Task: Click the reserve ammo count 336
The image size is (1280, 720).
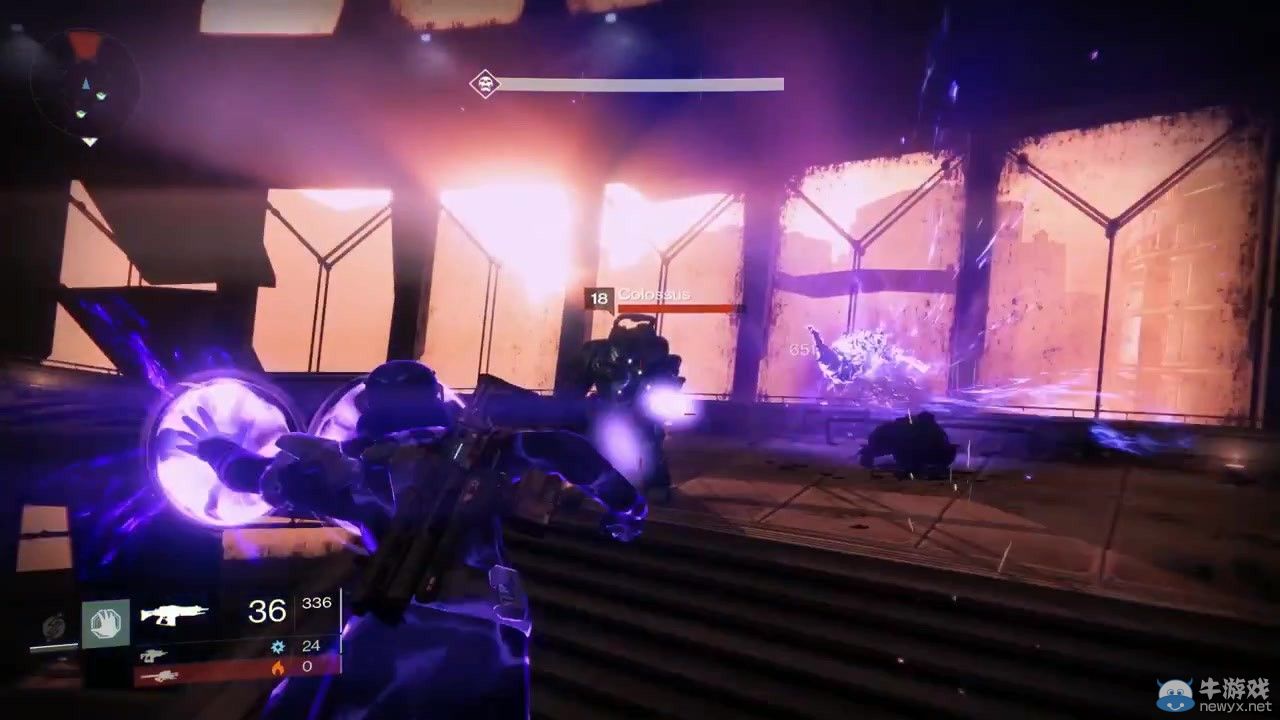Action: [x=316, y=602]
